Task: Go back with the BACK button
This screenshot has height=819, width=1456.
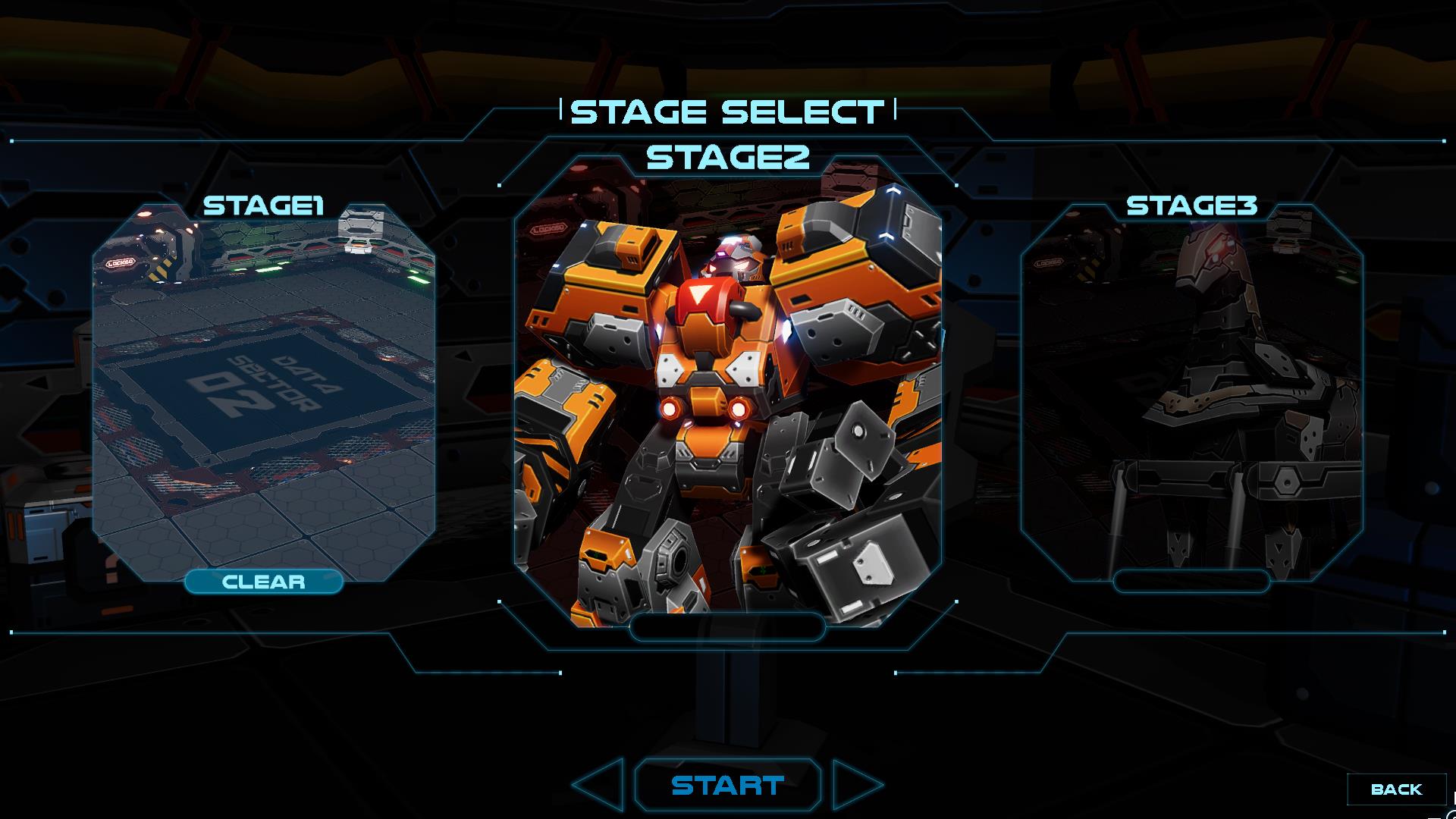Action: (1396, 789)
